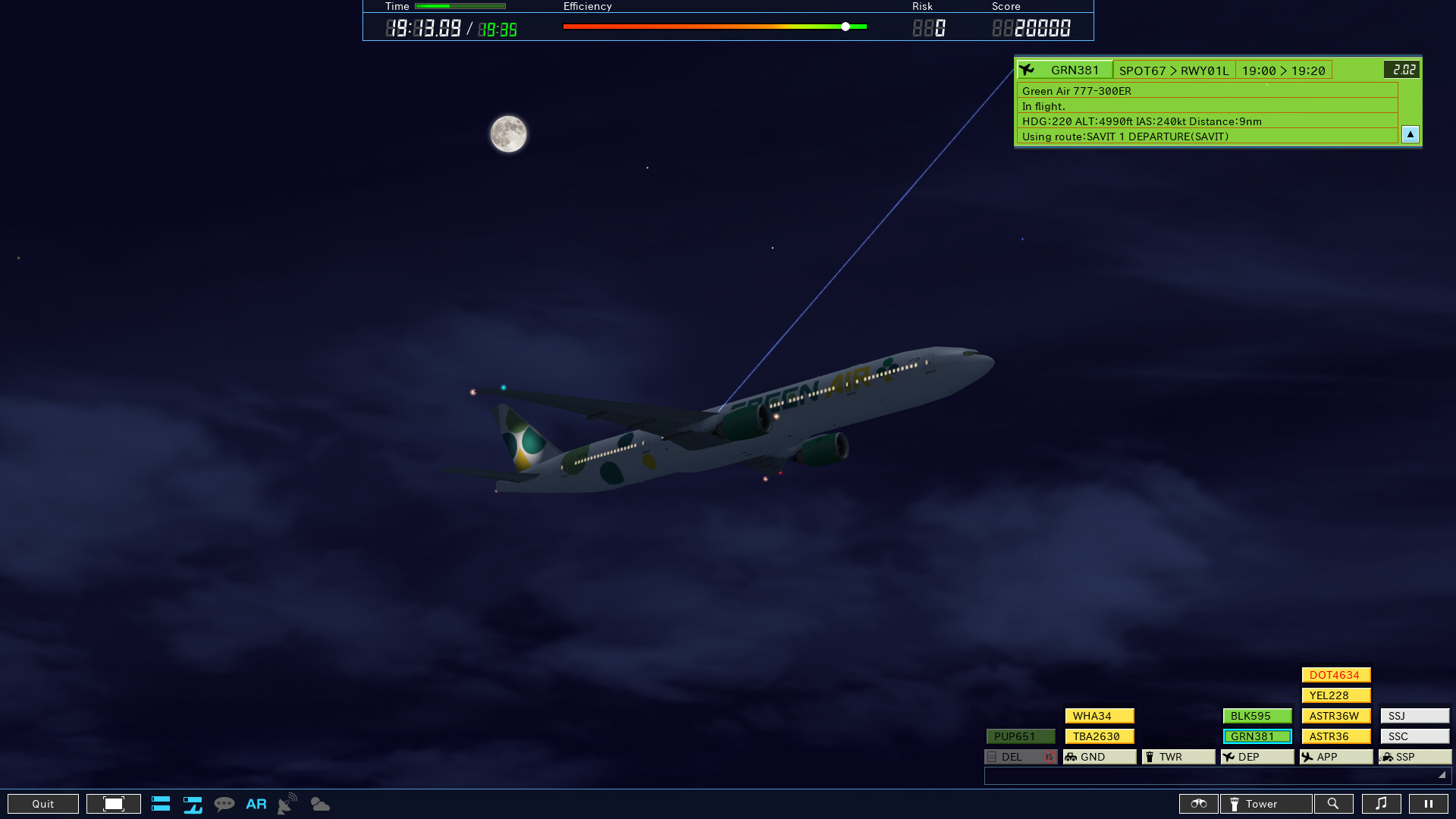Expand the message log triangle
Viewport: 1456px width, 819px height.
[1440, 775]
